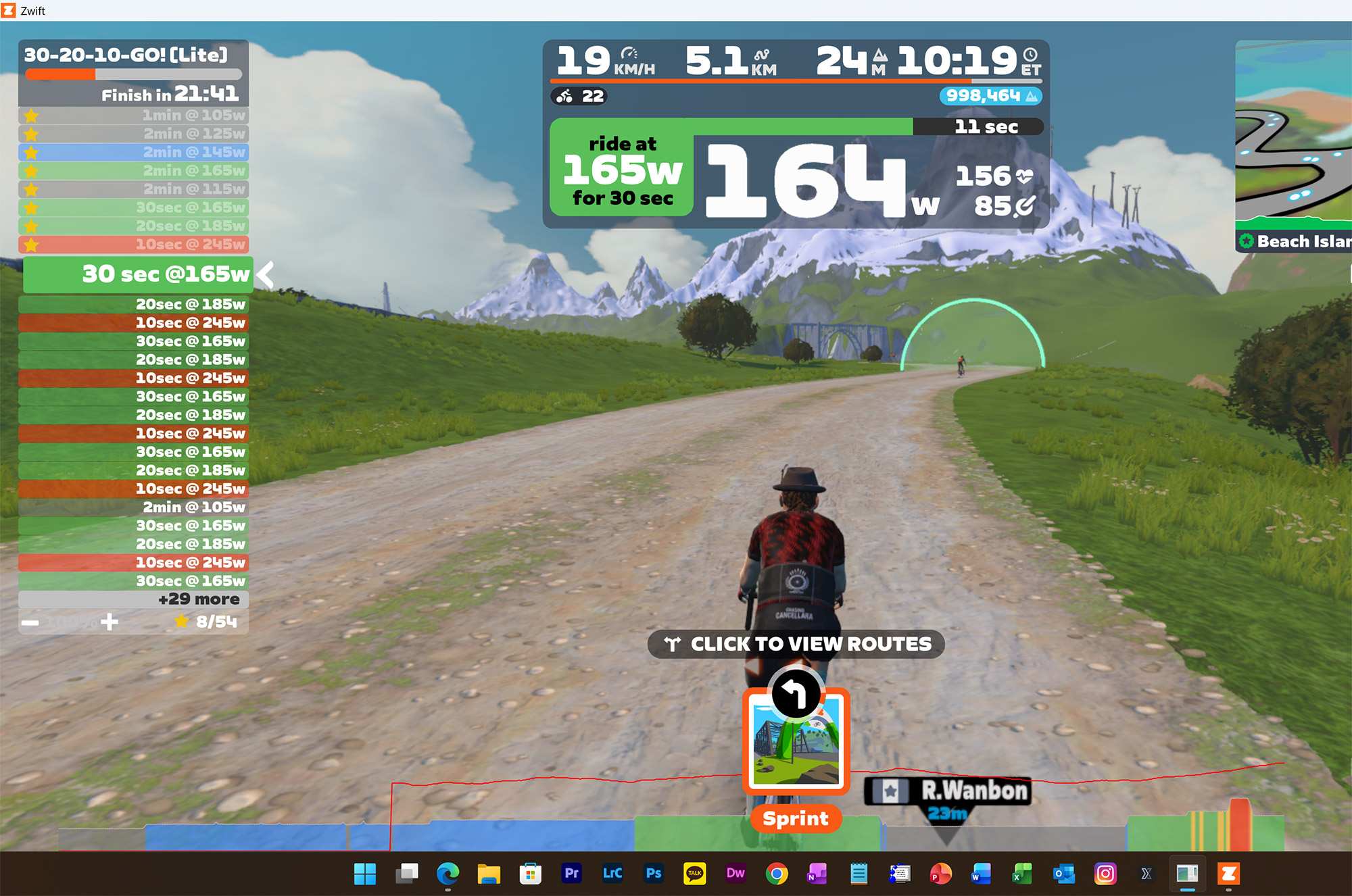
Task: Click the 'Click to View Routes' prompt
Action: click(x=796, y=644)
